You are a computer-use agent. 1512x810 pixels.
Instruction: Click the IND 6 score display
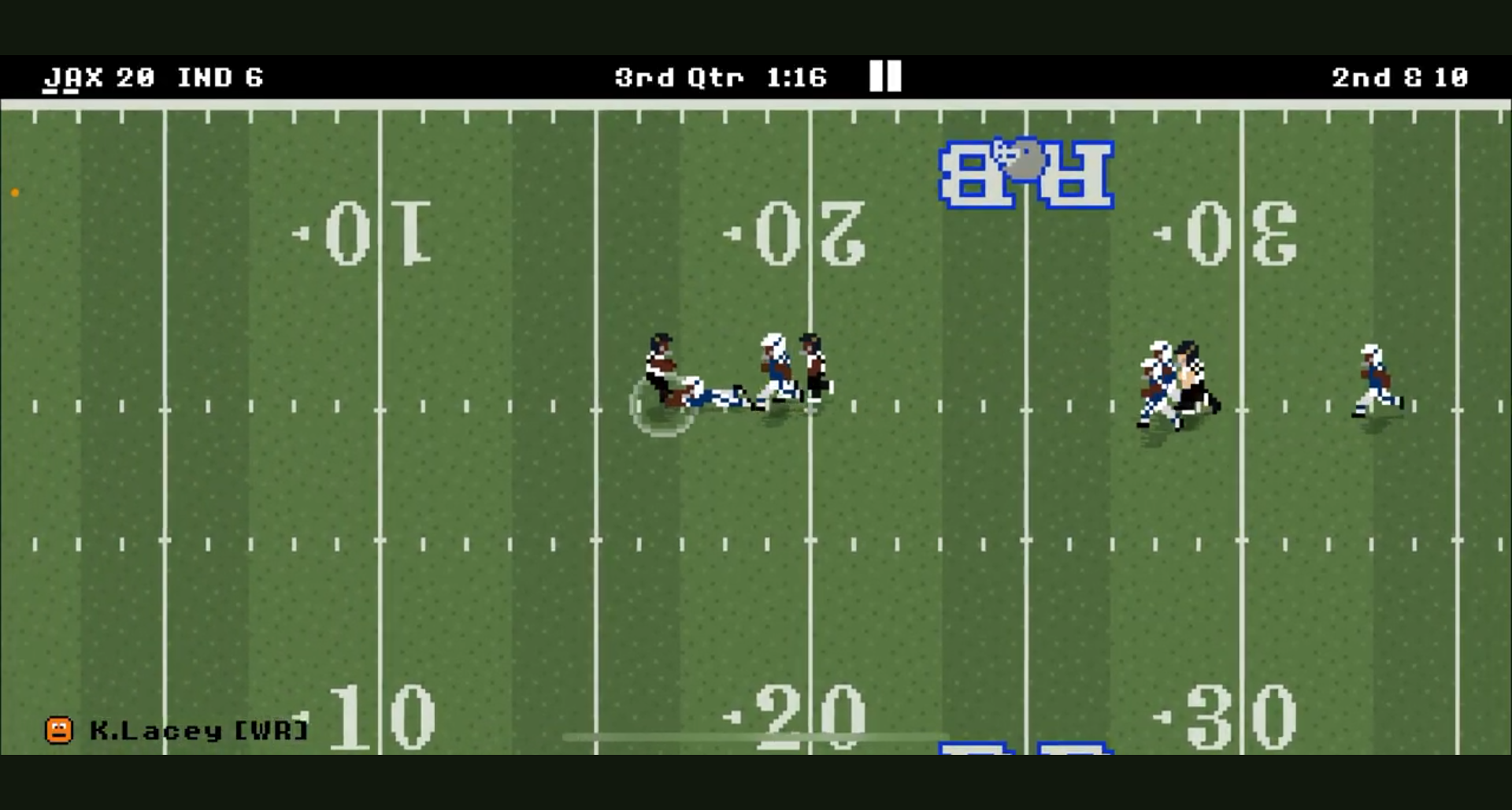[221, 76]
